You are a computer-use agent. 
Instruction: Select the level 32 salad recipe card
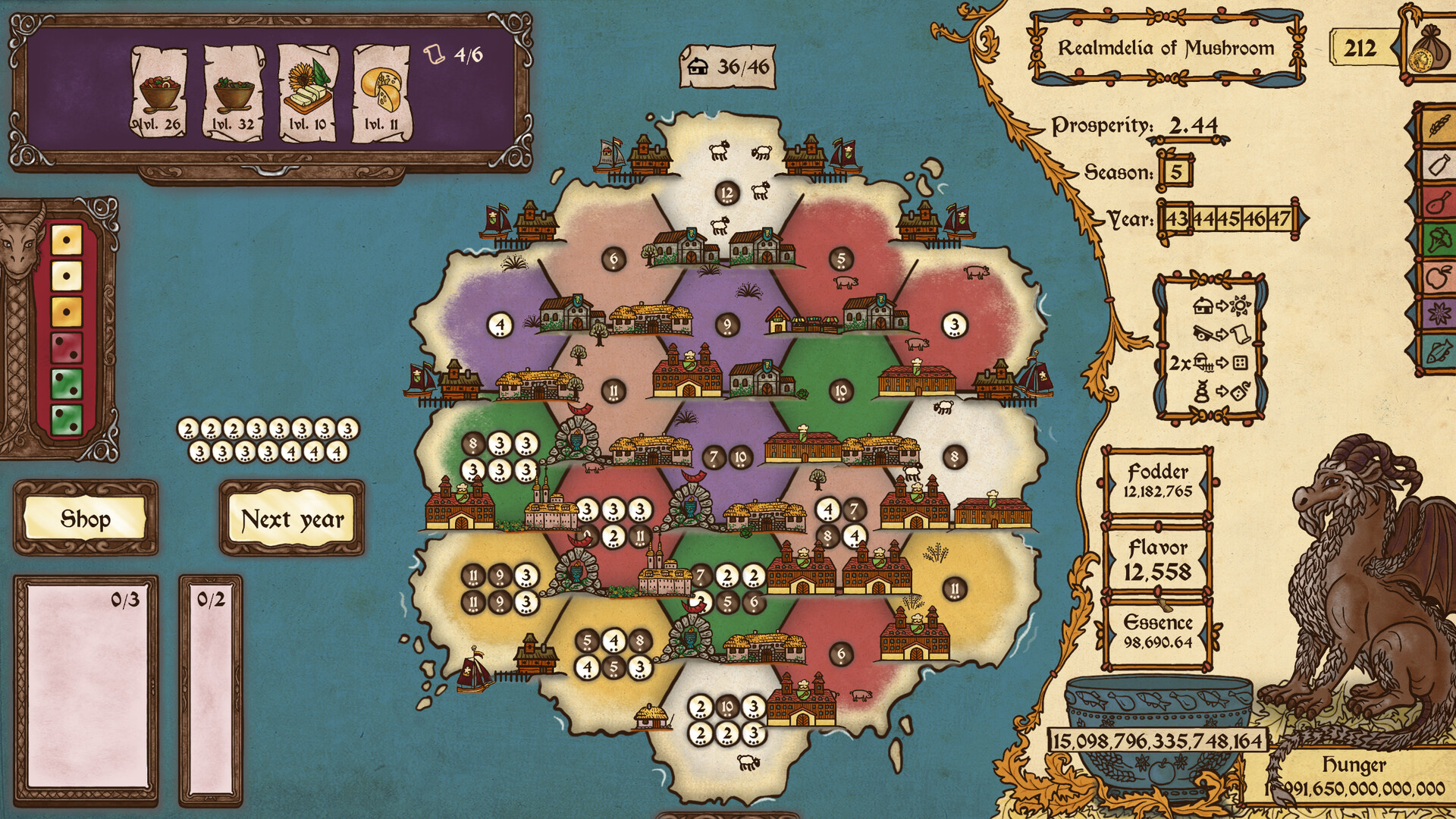coord(234,93)
